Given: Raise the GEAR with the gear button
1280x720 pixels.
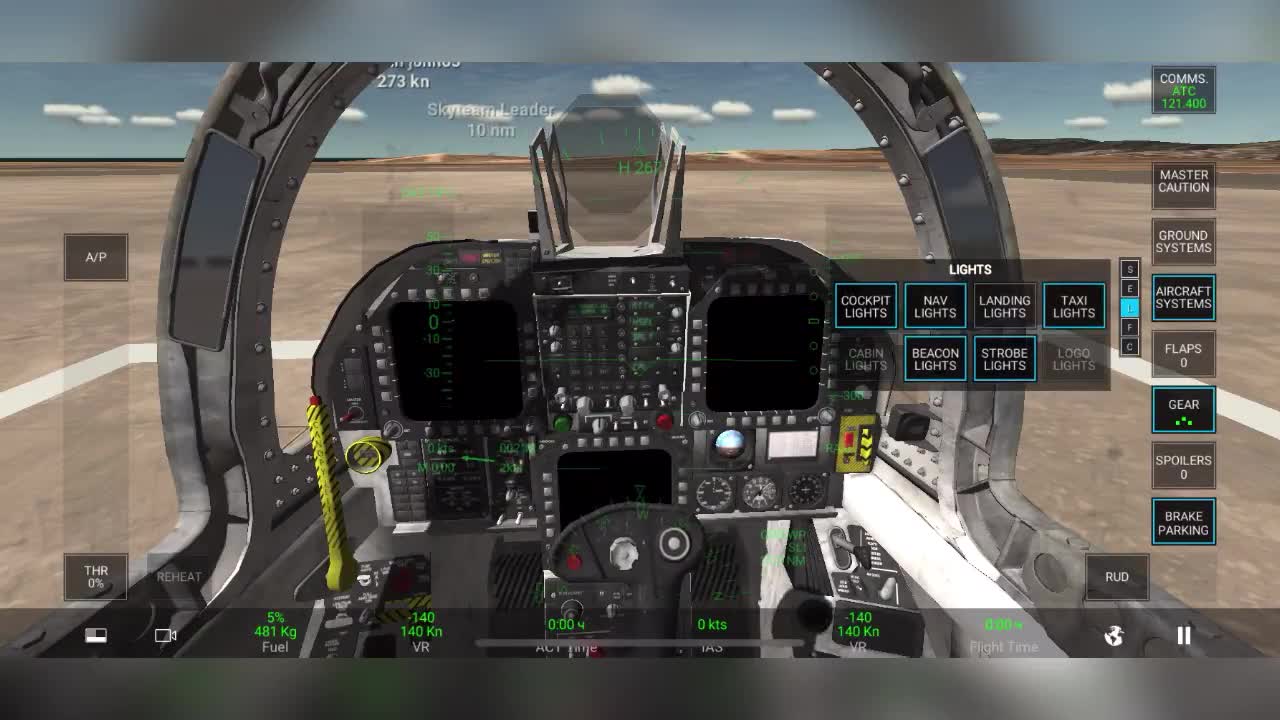Looking at the screenshot, I should coord(1183,409).
